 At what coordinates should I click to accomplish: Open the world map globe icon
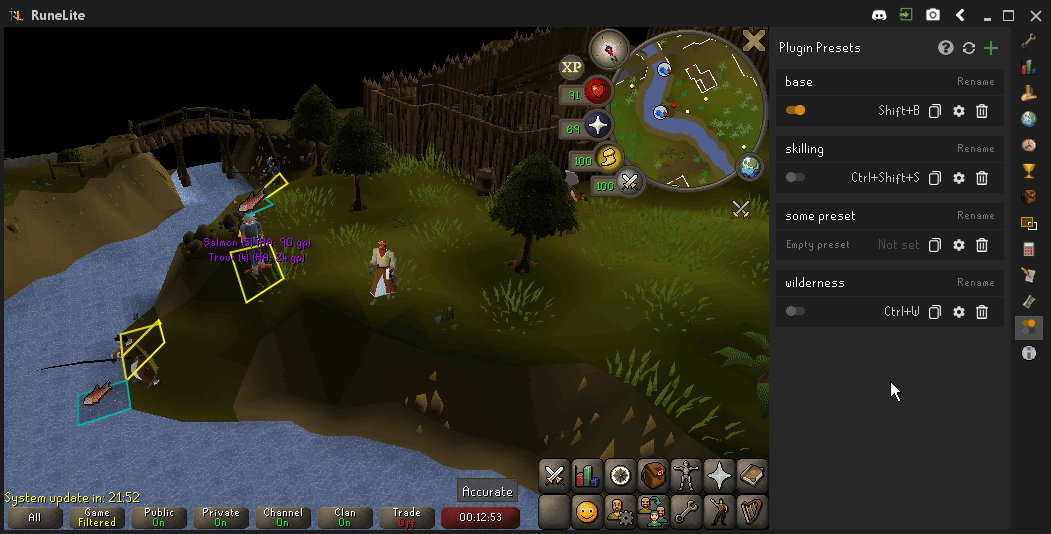tap(749, 167)
